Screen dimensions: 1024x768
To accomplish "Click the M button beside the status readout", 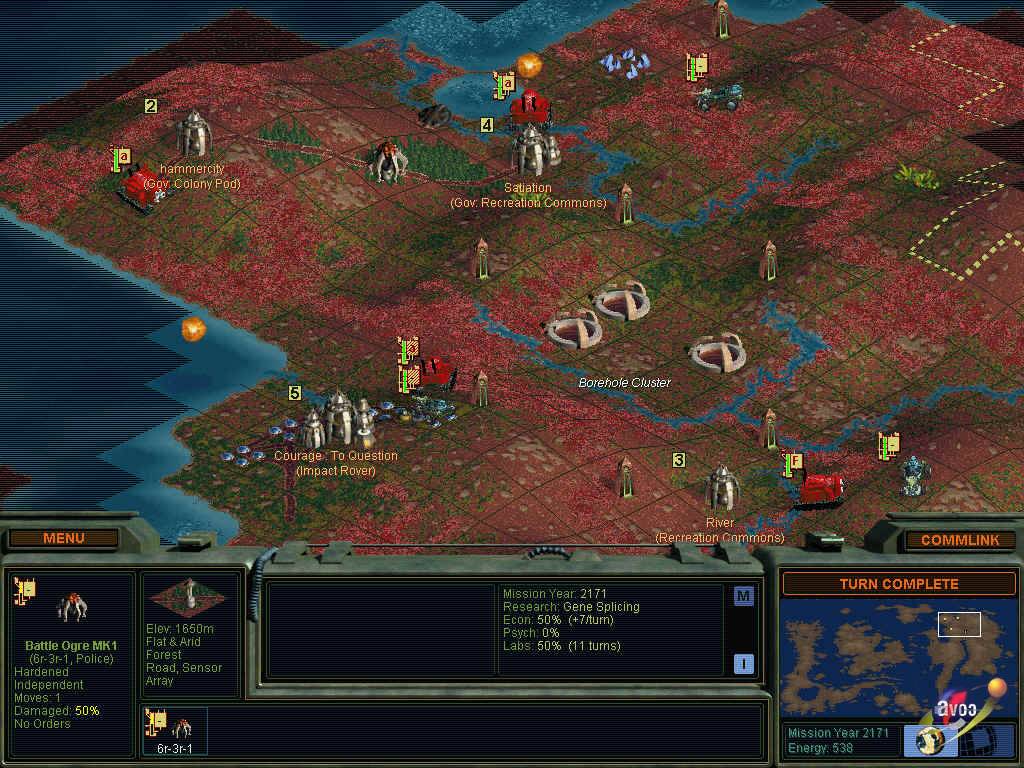I will [x=743, y=597].
